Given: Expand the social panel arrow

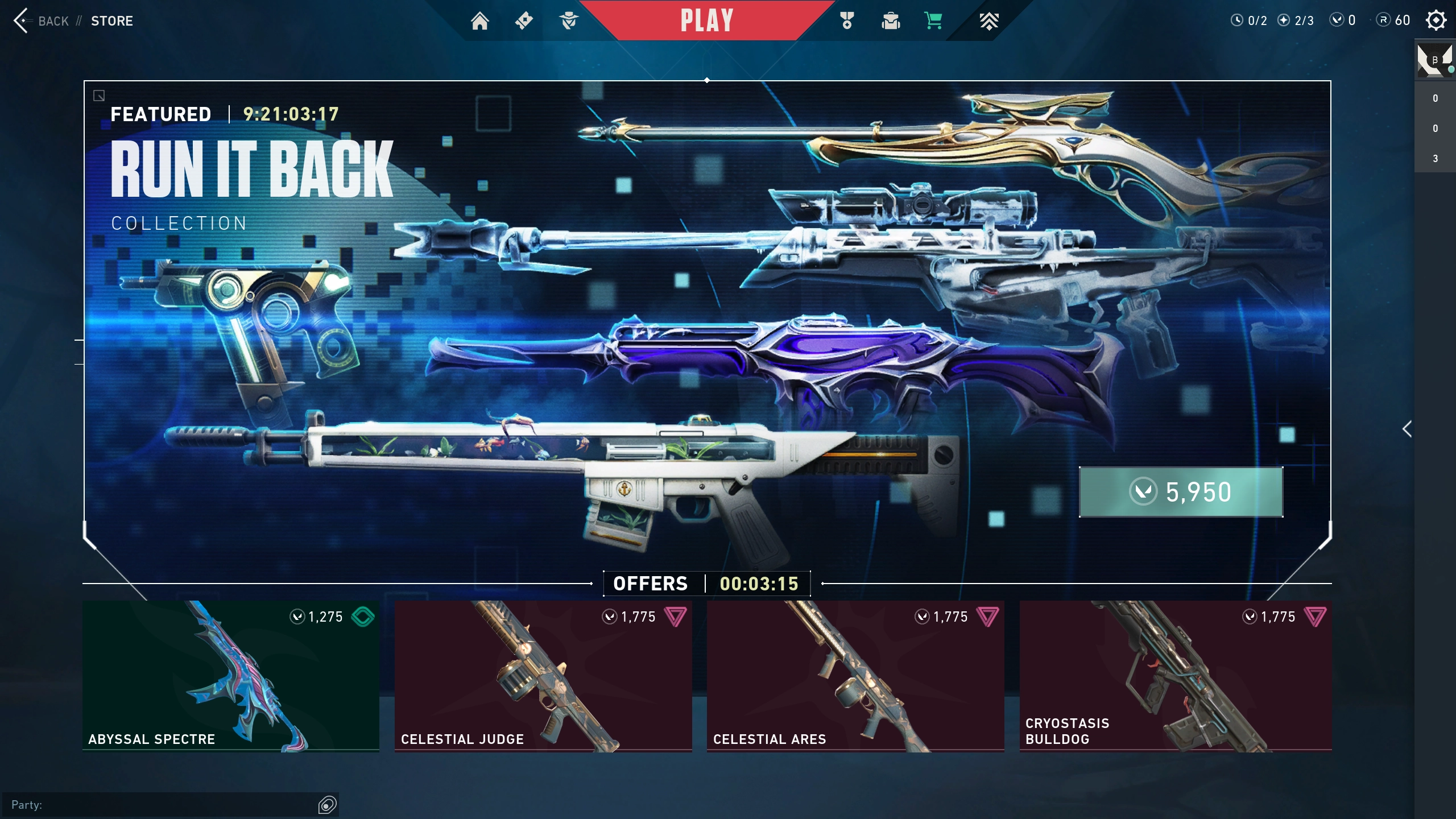Looking at the screenshot, I should (1407, 429).
